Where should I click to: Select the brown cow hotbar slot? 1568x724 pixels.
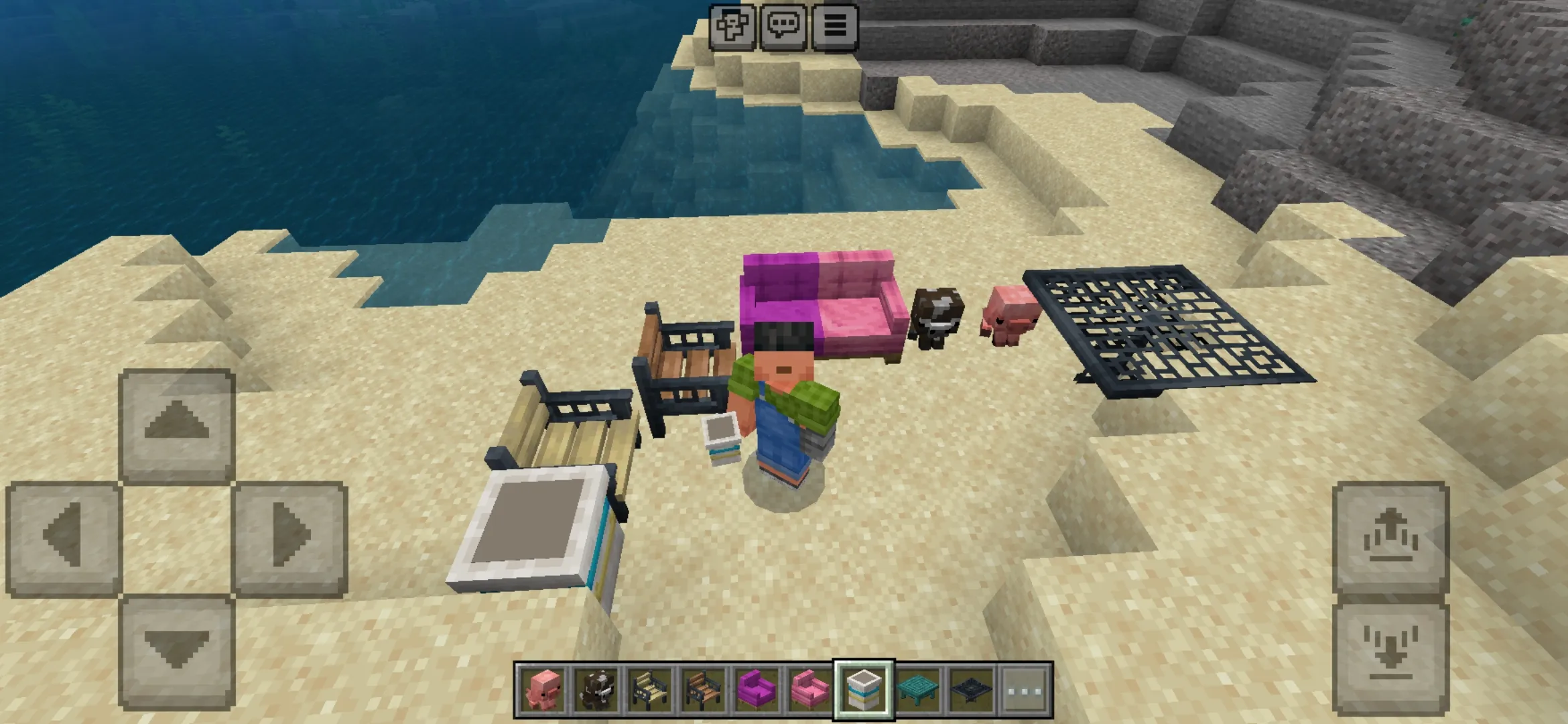(596, 689)
